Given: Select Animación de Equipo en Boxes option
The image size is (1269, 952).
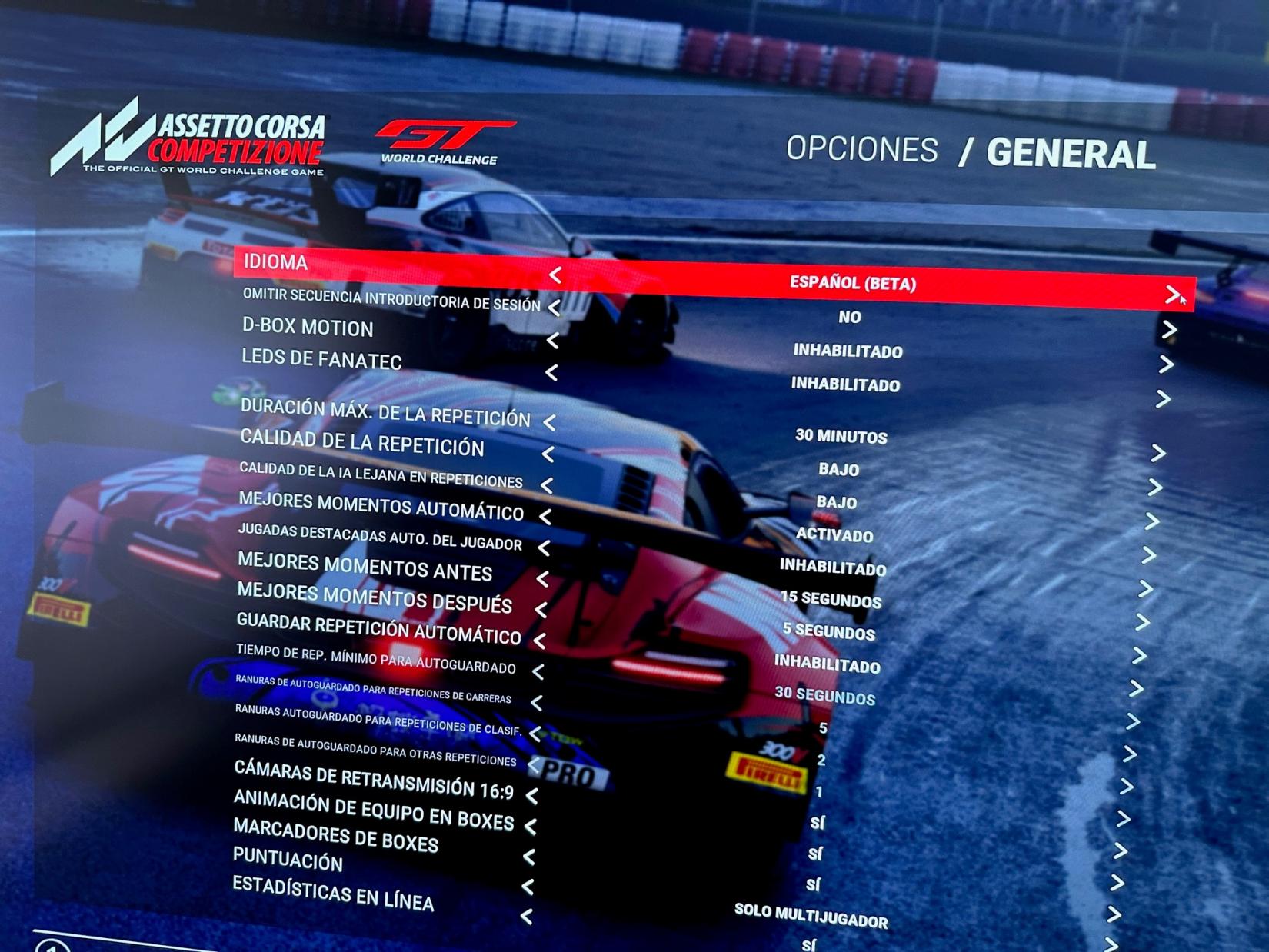Looking at the screenshot, I should [373, 811].
